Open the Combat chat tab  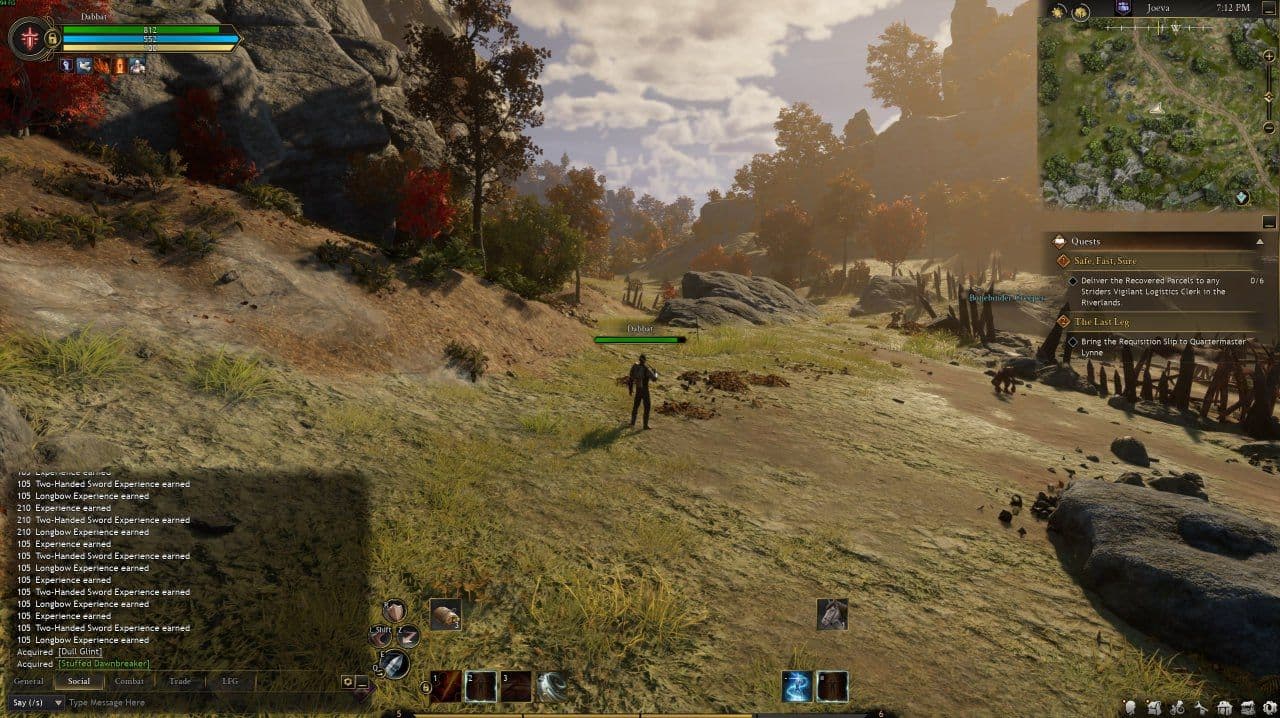click(129, 681)
